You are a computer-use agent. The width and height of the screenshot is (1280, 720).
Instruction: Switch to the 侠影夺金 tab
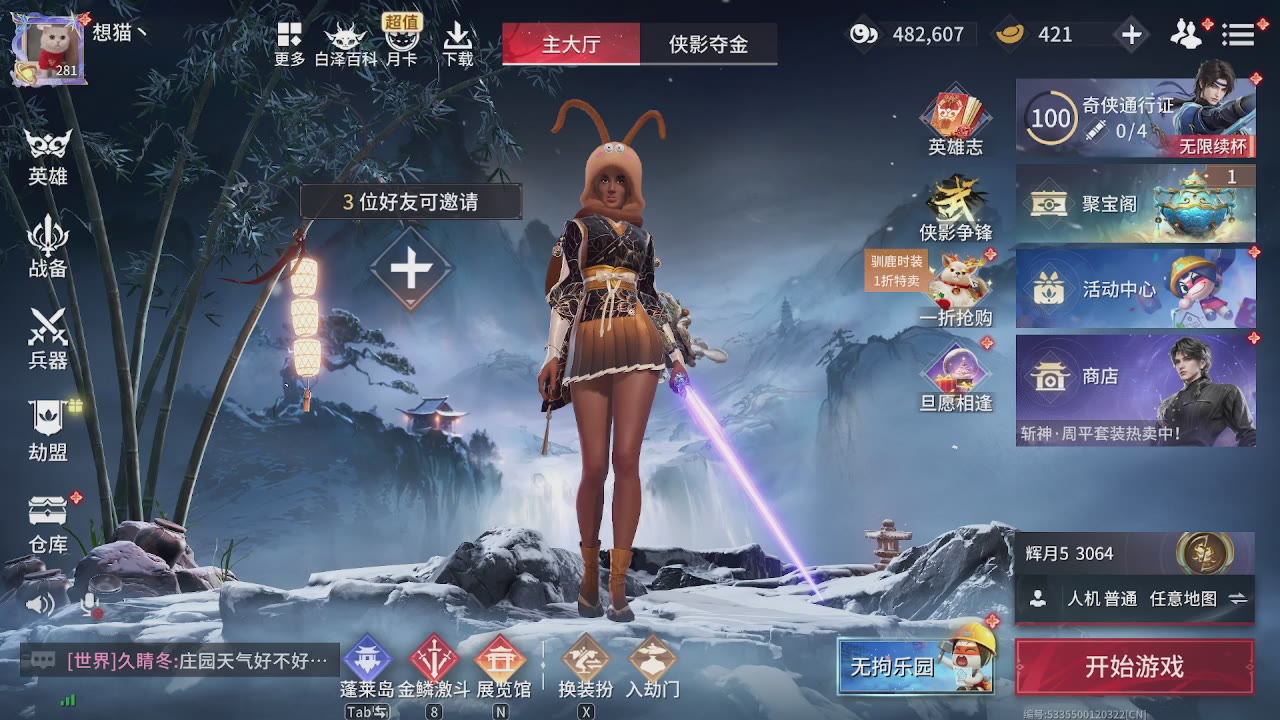[710, 44]
